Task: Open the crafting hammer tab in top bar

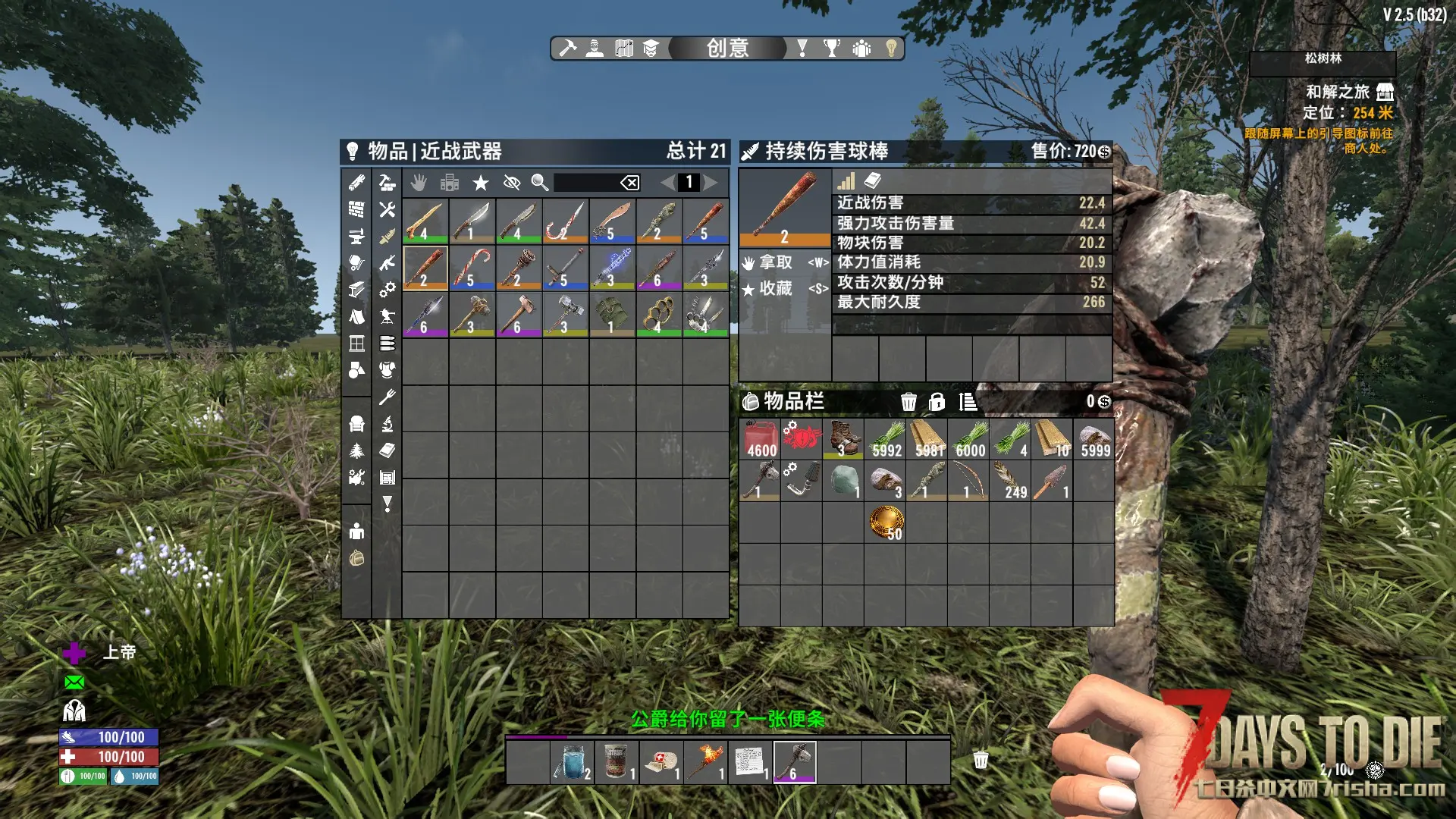Action: pos(567,49)
